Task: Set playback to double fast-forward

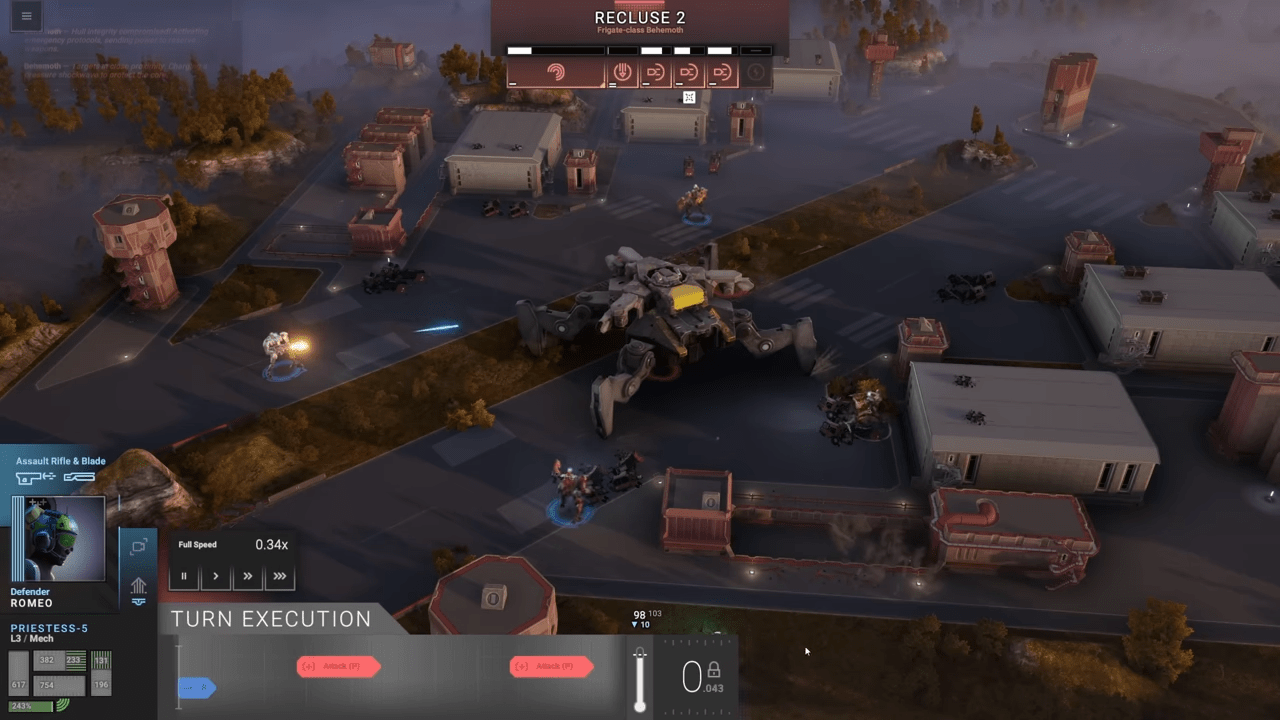Action: [247, 576]
